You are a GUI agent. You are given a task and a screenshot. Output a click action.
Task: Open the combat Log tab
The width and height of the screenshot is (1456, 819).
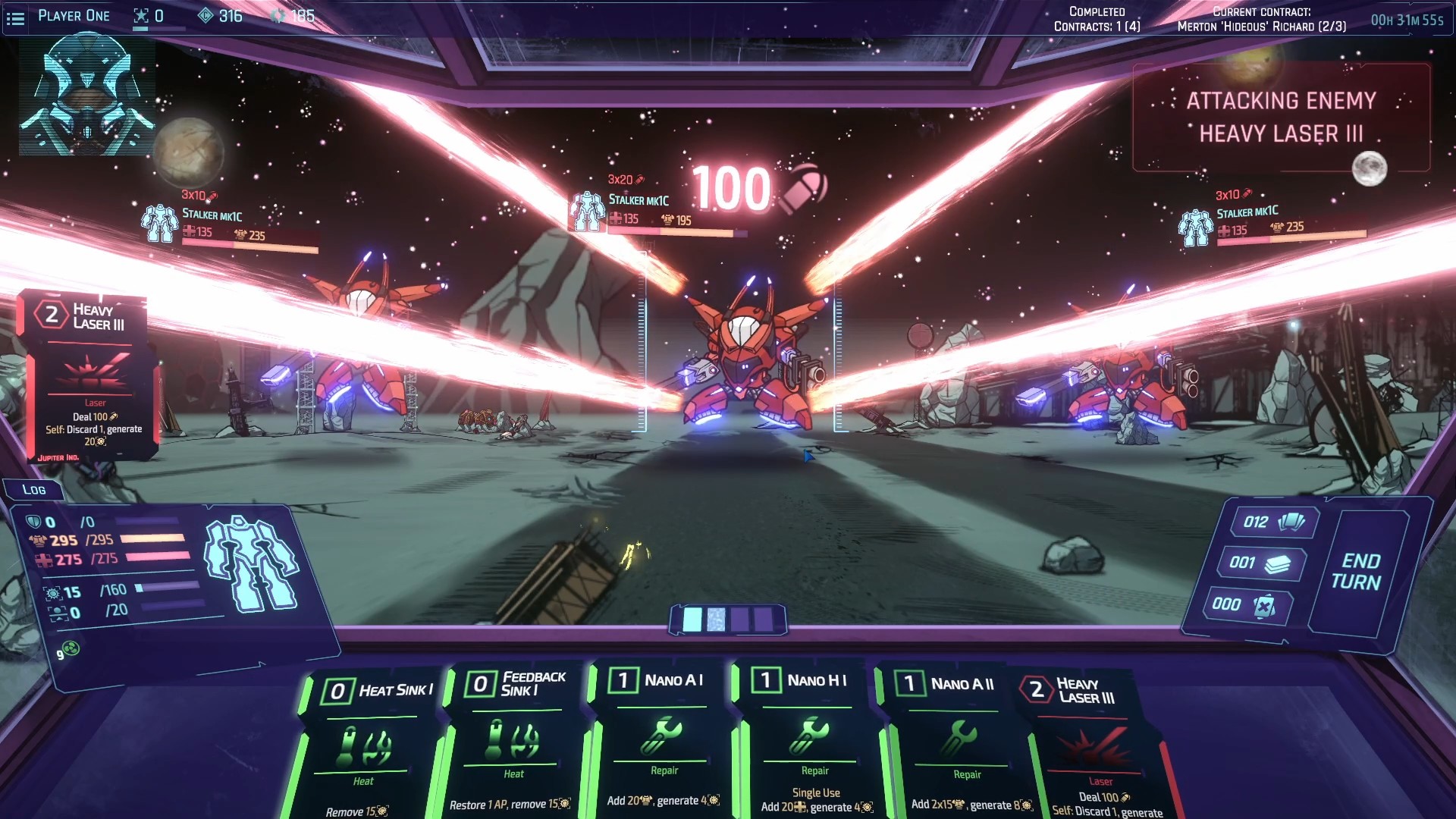point(34,490)
